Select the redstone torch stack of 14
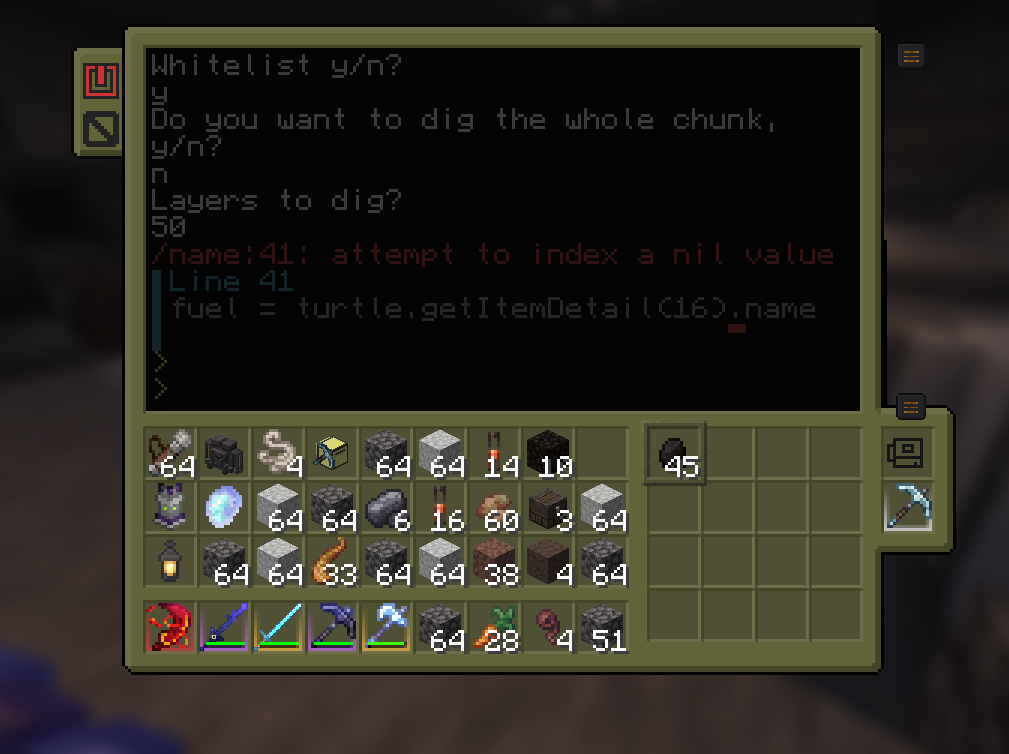This screenshot has width=1009, height=754. 496,453
